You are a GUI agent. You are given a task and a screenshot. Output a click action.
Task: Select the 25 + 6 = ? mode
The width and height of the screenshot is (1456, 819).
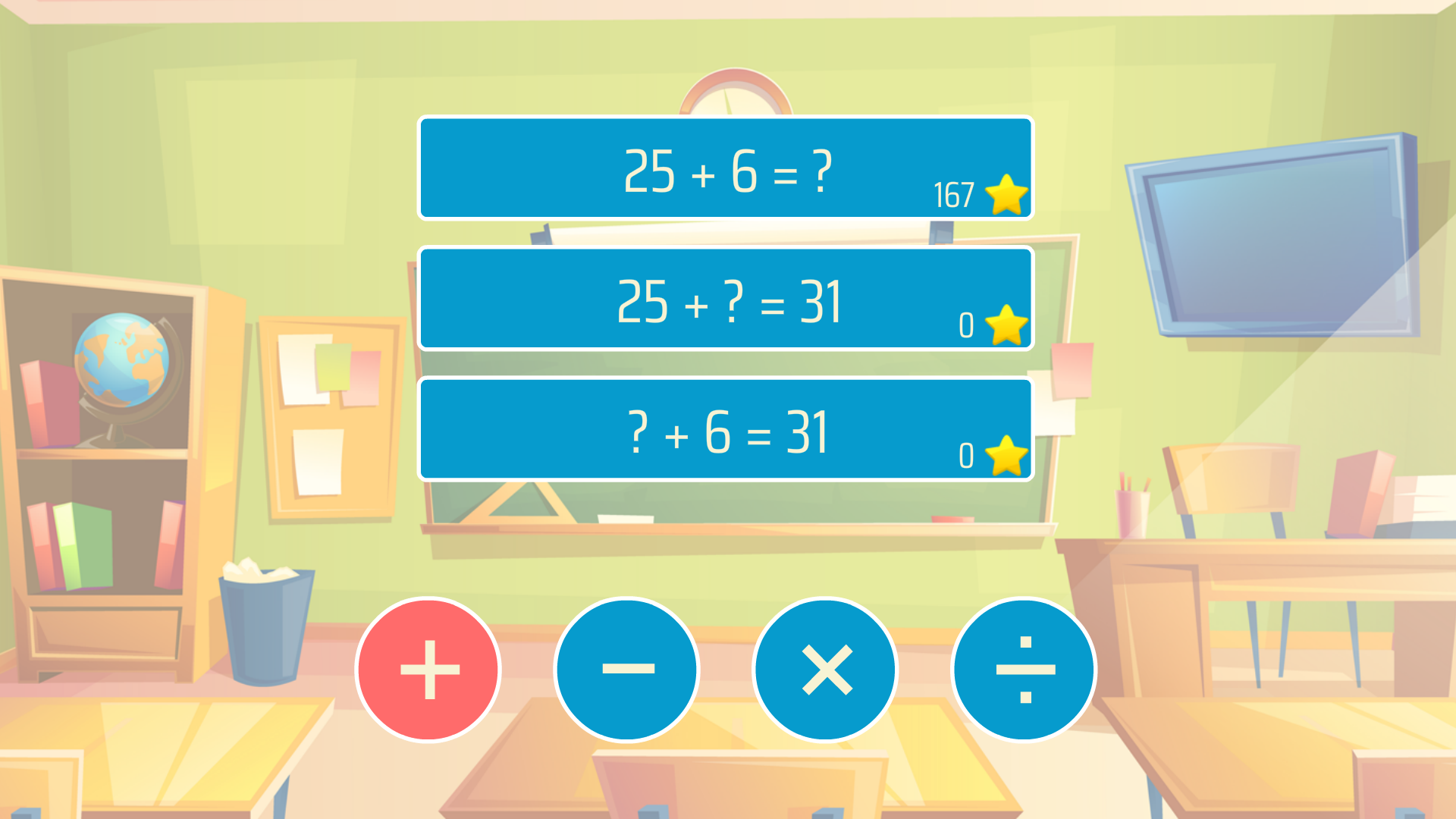point(726,169)
